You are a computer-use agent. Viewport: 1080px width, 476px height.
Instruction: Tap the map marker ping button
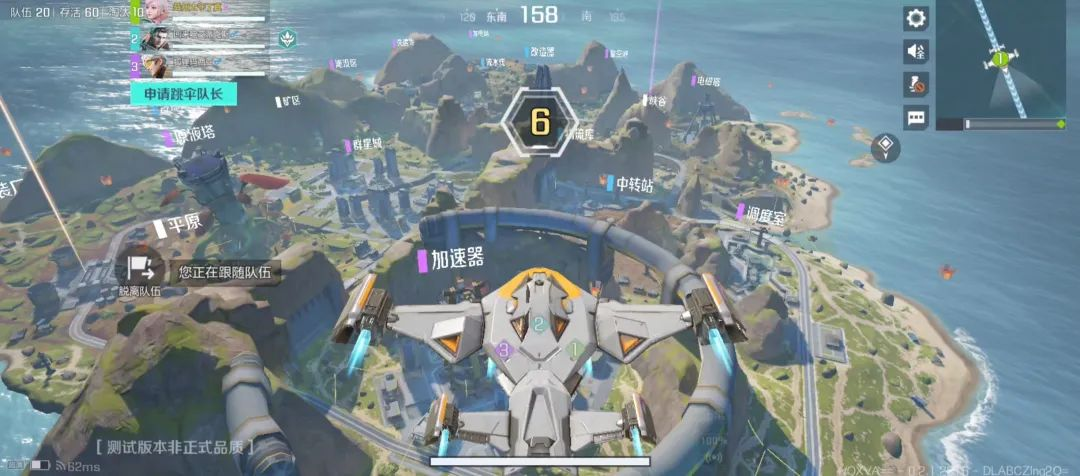[x=886, y=148]
